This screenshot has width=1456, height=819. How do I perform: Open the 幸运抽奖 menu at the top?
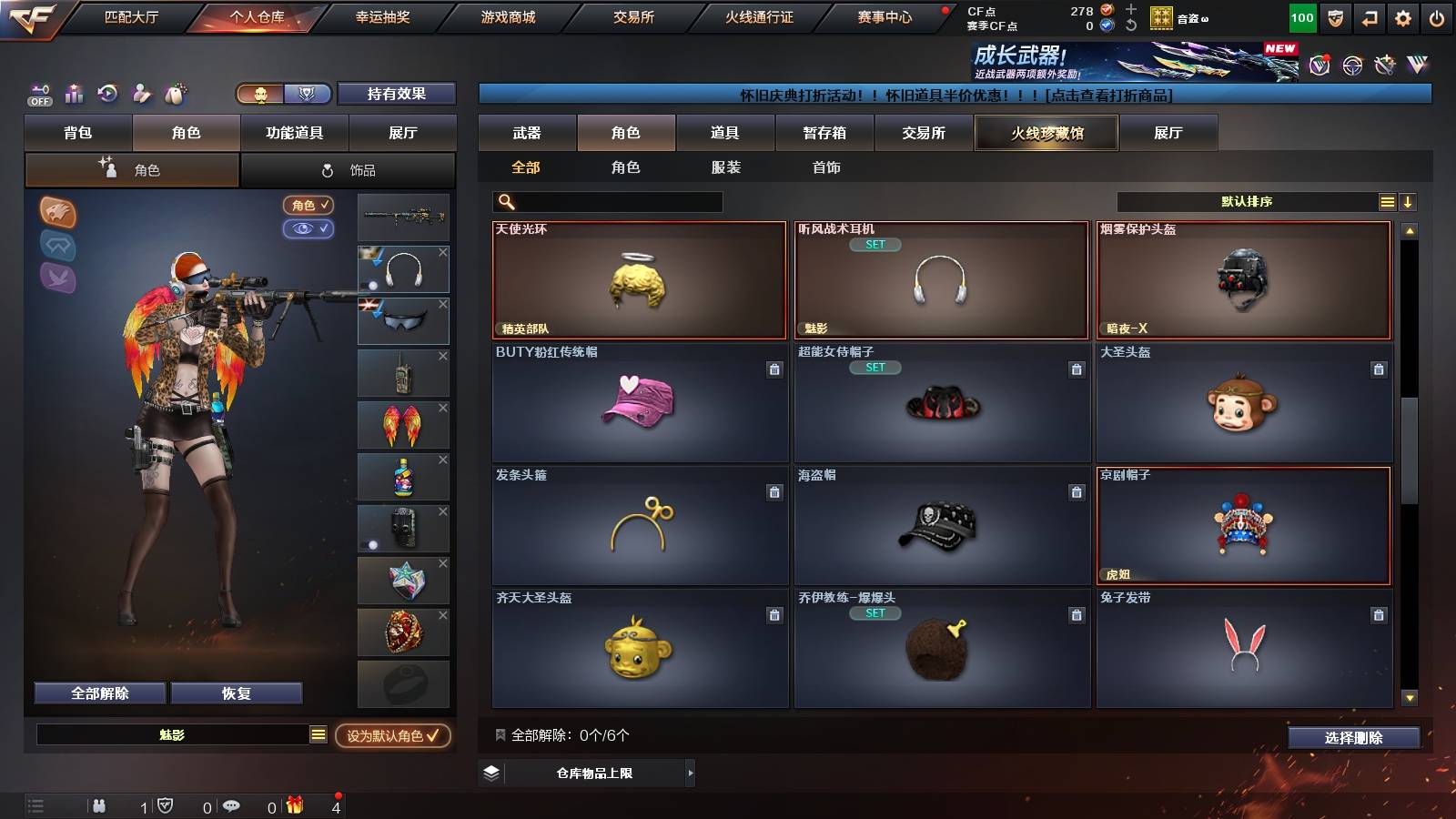click(381, 15)
